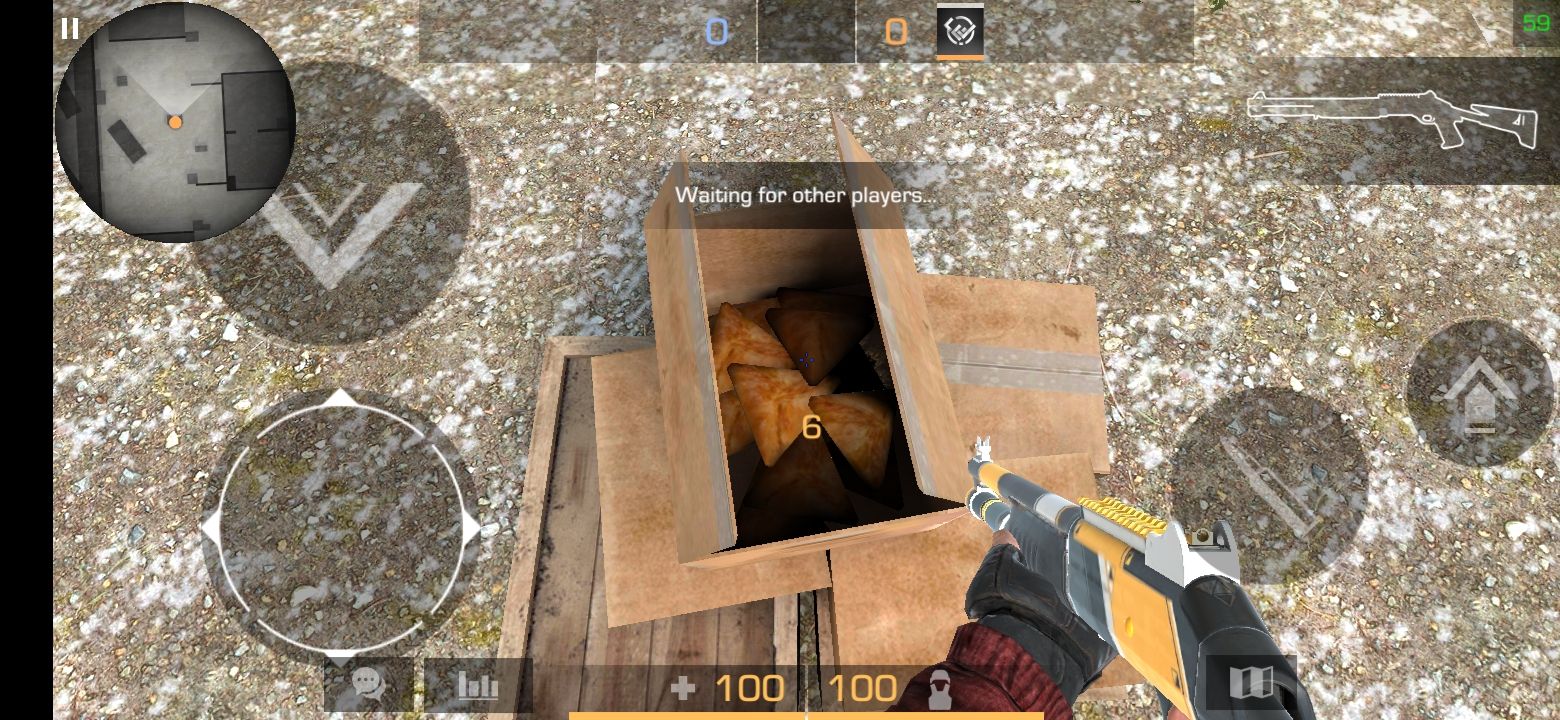The image size is (1560, 720).
Task: Tap the number 6 on the box
Action: tap(810, 427)
